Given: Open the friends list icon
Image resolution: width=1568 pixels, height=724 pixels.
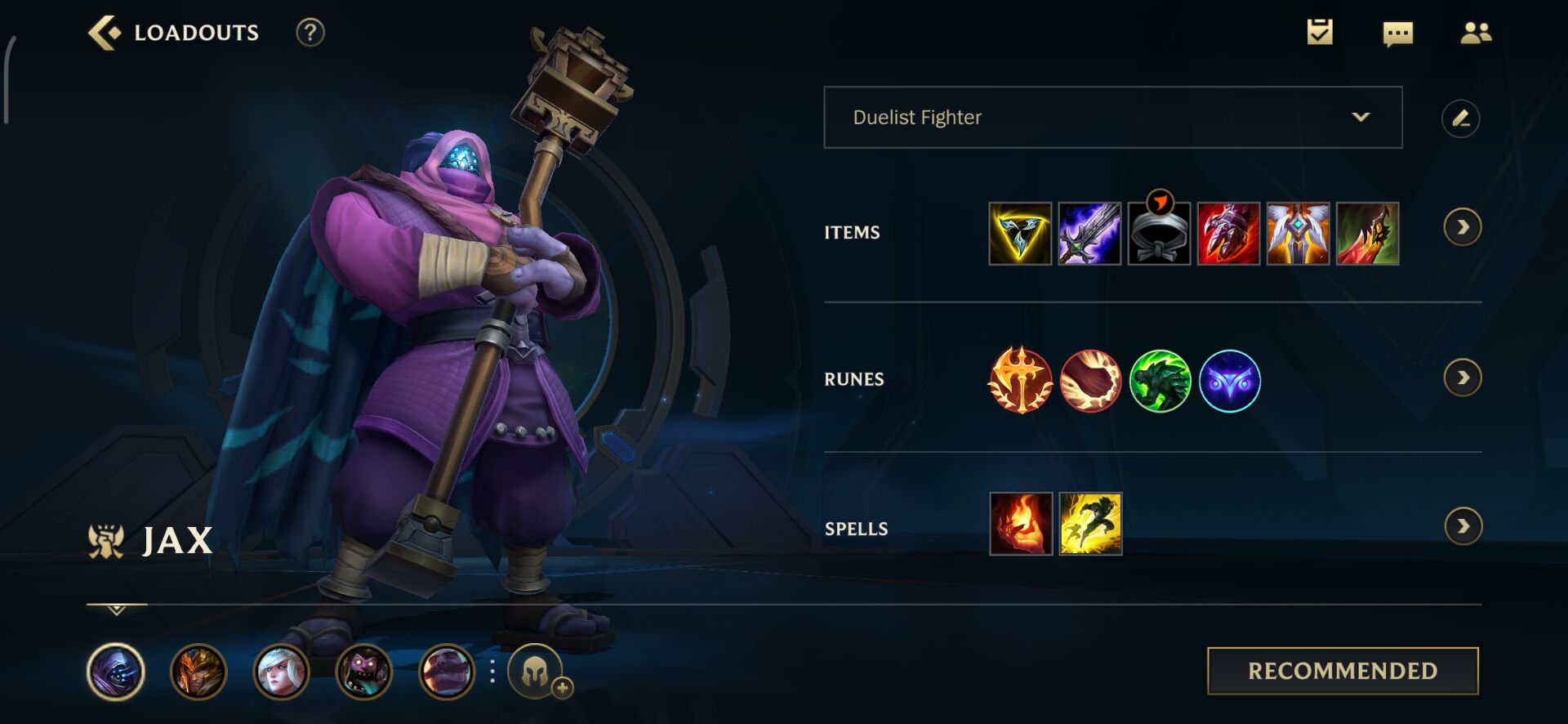Looking at the screenshot, I should point(1476,33).
